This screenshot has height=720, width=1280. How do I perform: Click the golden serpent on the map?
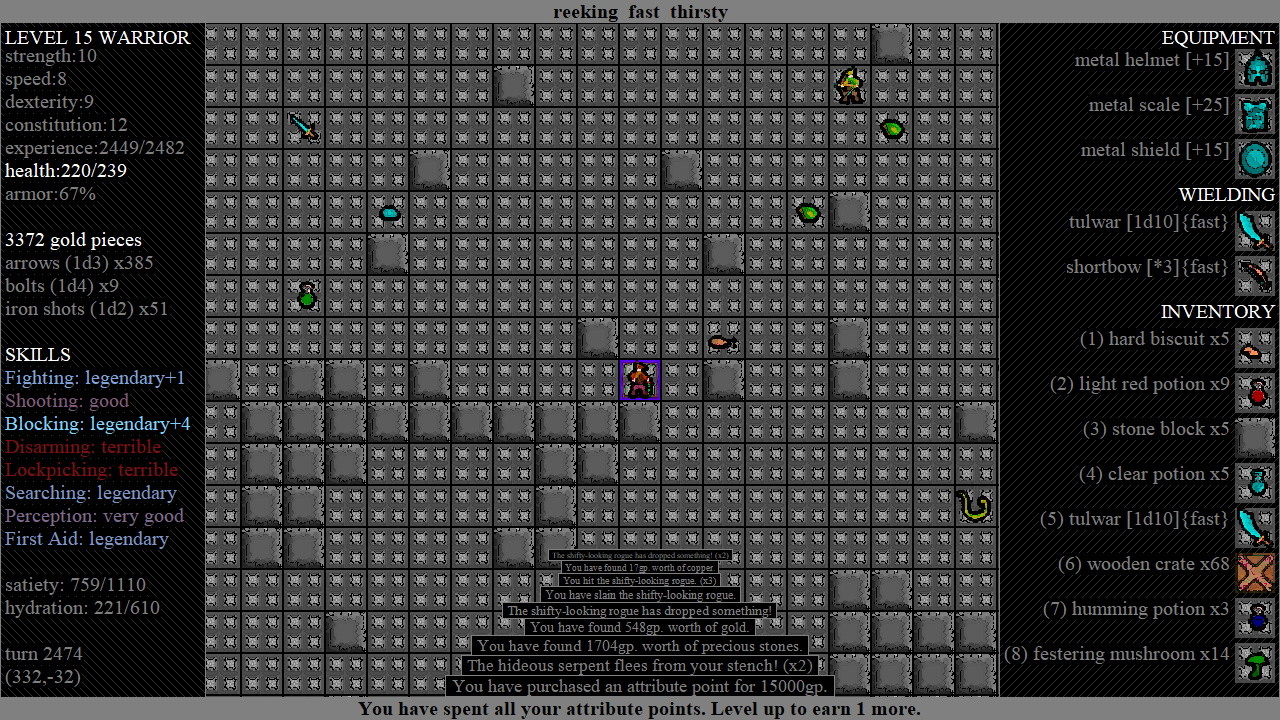(x=974, y=506)
